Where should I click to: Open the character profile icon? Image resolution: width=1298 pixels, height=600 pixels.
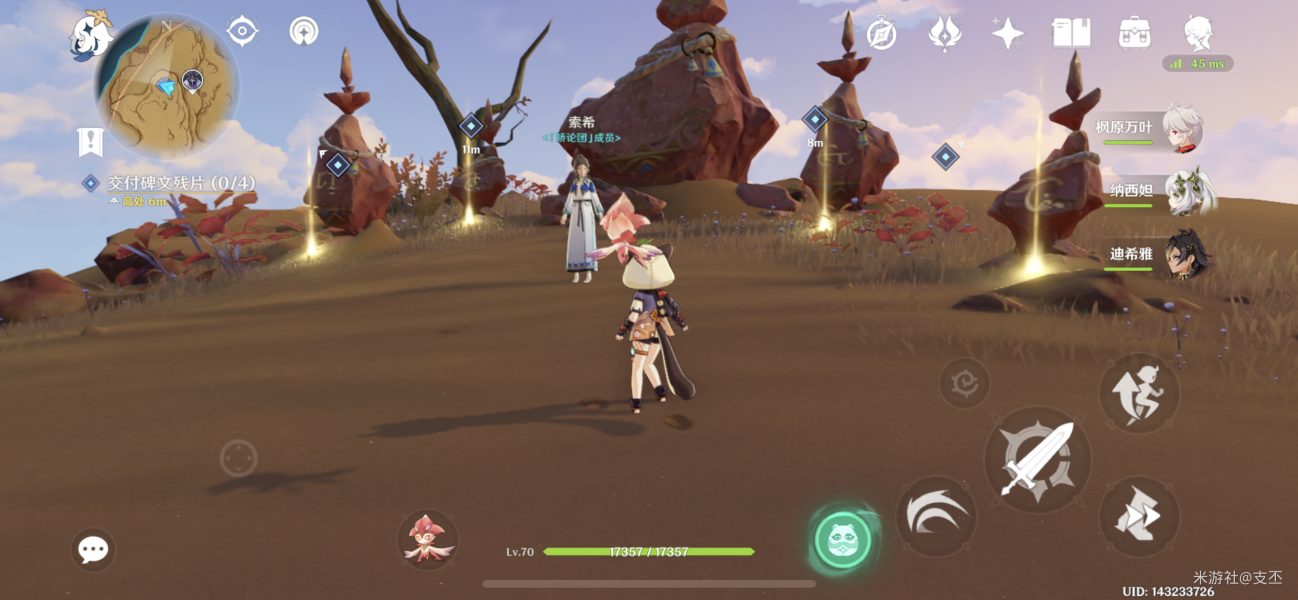click(1198, 33)
